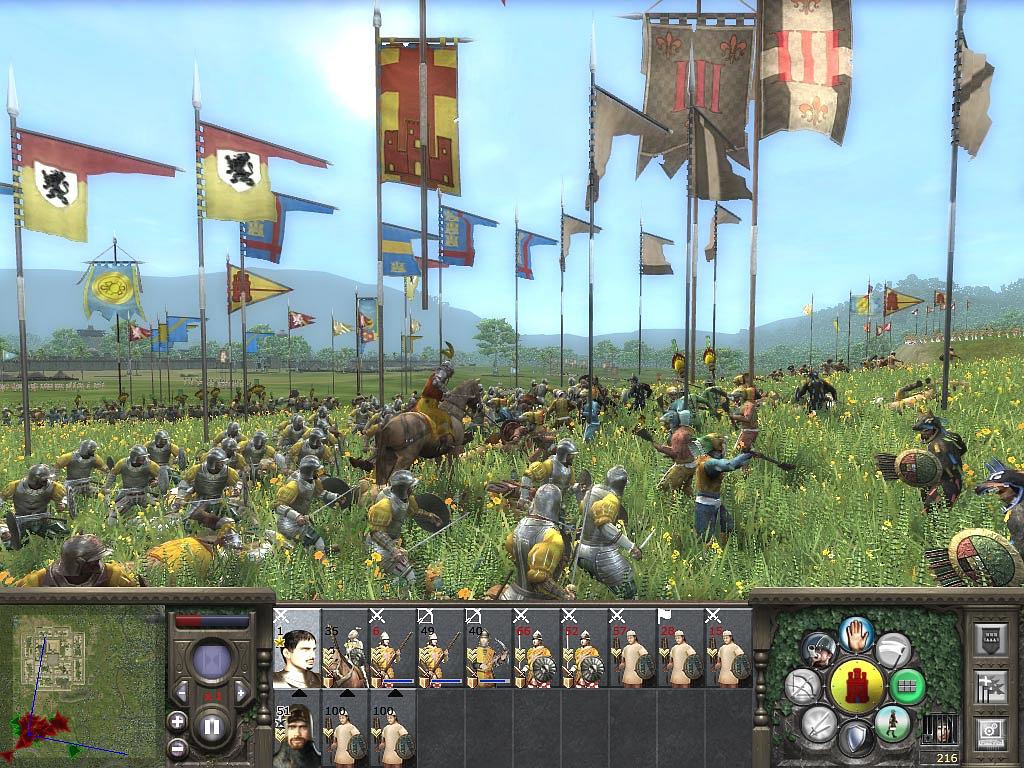Select the crossbow unit card with 40 men
1024x768 pixels.
[489, 648]
